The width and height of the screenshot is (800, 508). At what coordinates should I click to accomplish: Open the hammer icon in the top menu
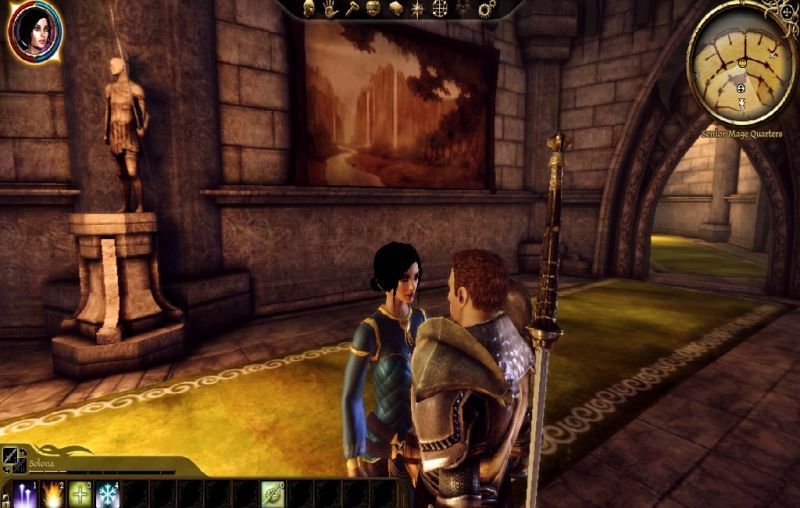pyautogui.click(x=350, y=8)
